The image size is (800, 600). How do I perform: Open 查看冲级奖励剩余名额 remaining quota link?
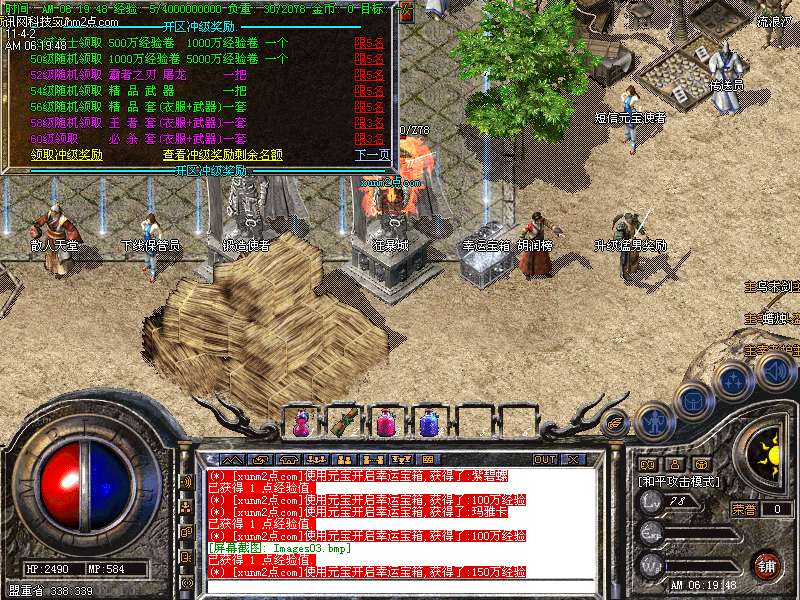point(222,155)
